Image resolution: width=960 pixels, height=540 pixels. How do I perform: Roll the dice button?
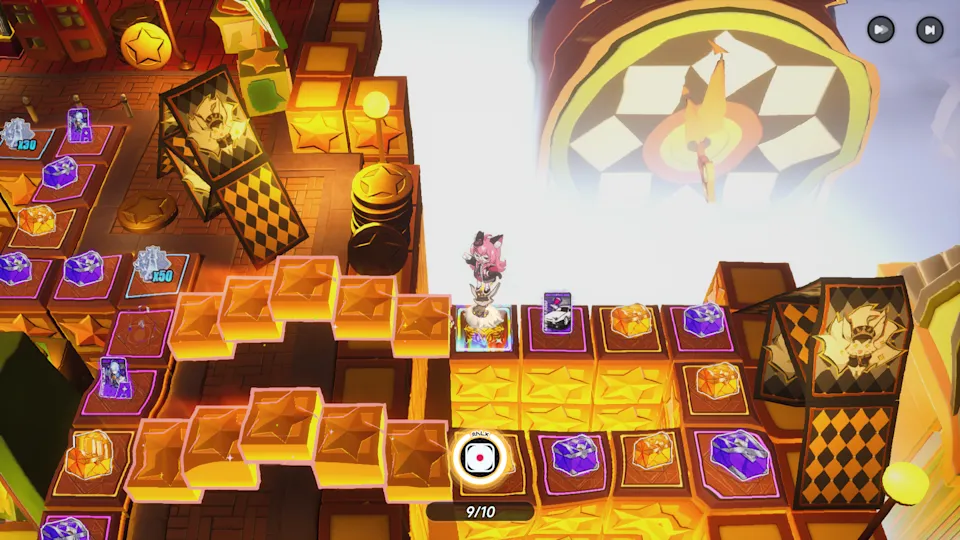pyautogui.click(x=480, y=458)
